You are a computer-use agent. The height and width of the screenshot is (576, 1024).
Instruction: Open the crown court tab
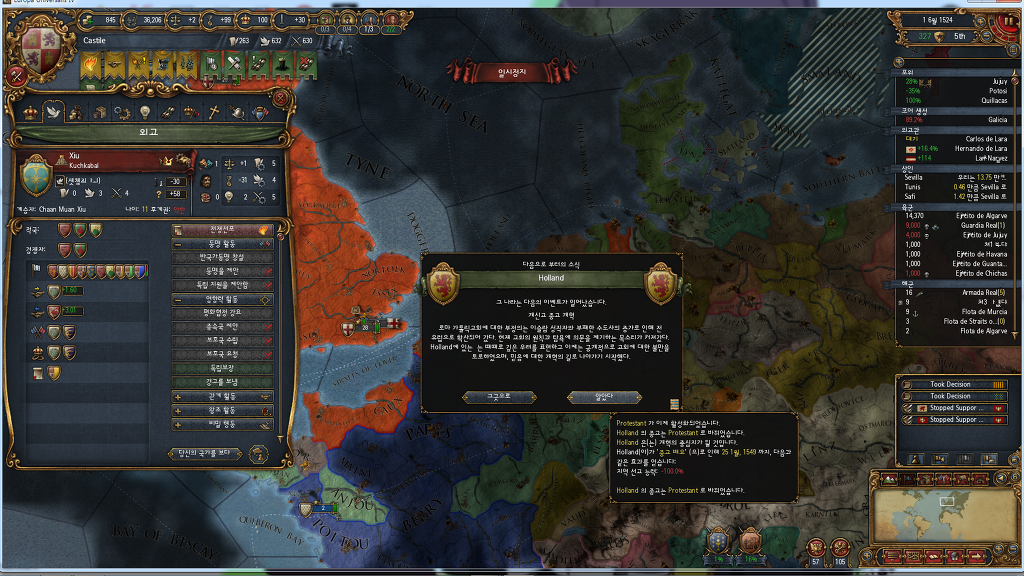[28, 112]
